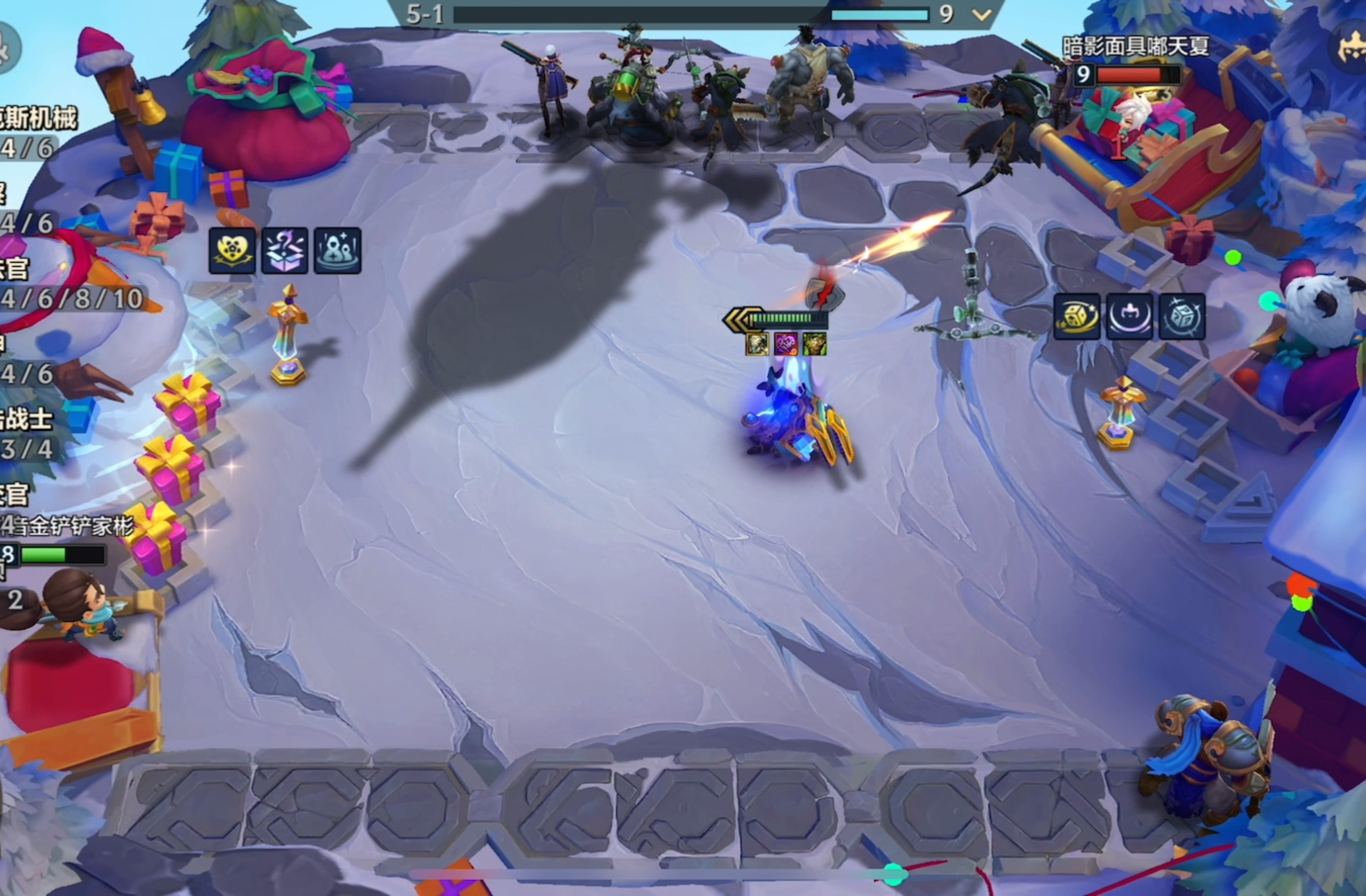Screen dimensions: 1366x896
Task: View the unit's green item icon
Action: click(815, 344)
